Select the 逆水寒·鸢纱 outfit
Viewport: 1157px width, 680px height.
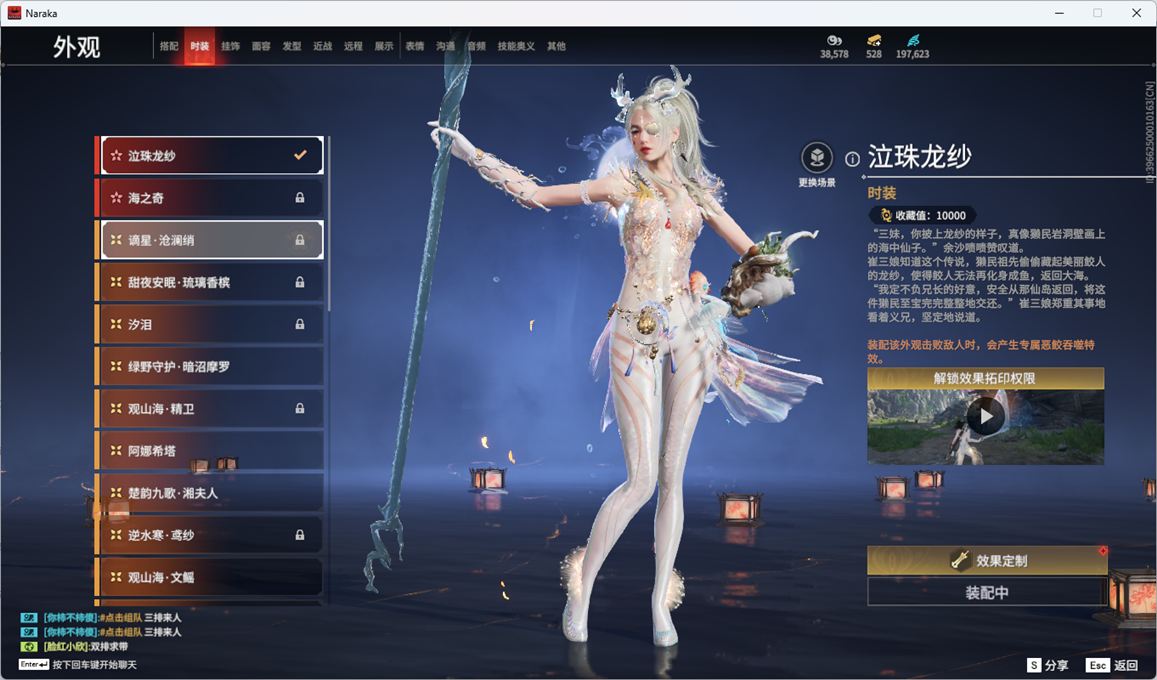tap(210, 535)
